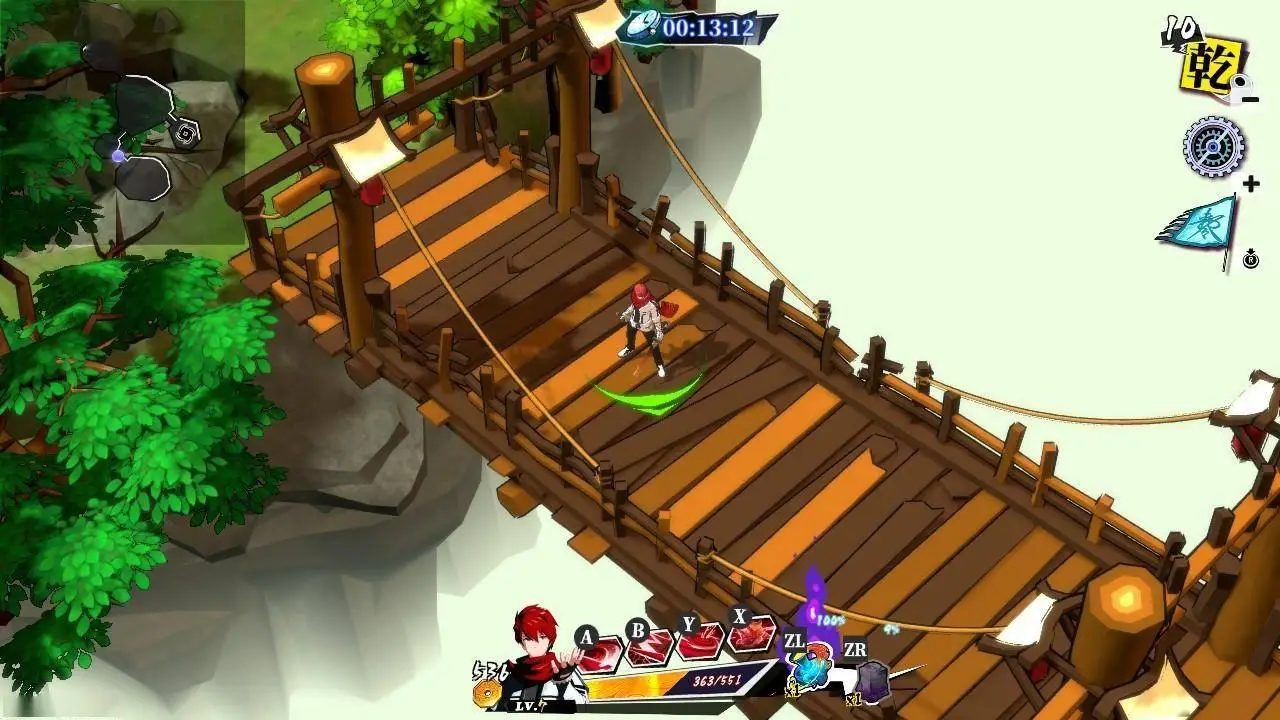
Task: Trigger the Y-slot red swirl skill
Action: click(701, 641)
